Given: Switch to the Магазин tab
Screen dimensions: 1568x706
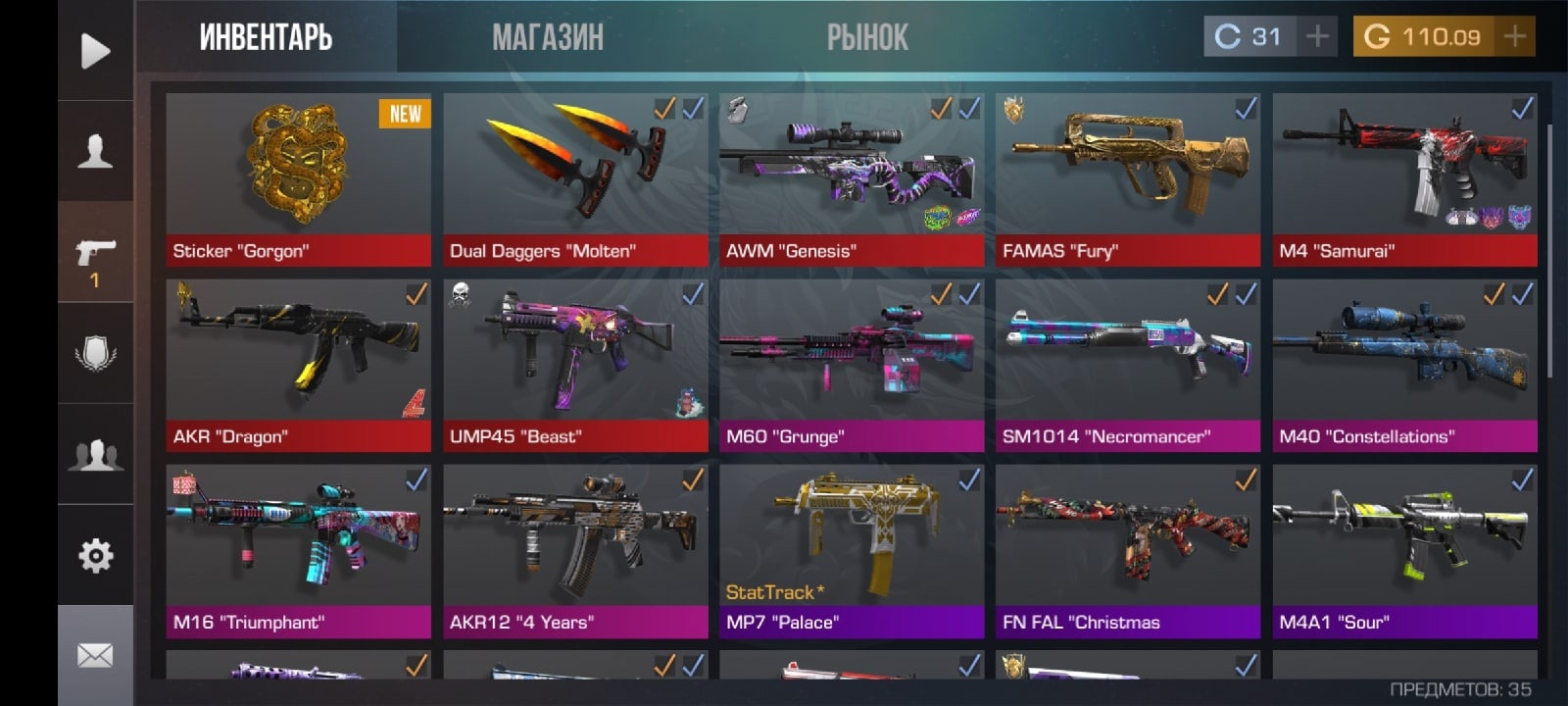Looking at the screenshot, I should point(547,37).
